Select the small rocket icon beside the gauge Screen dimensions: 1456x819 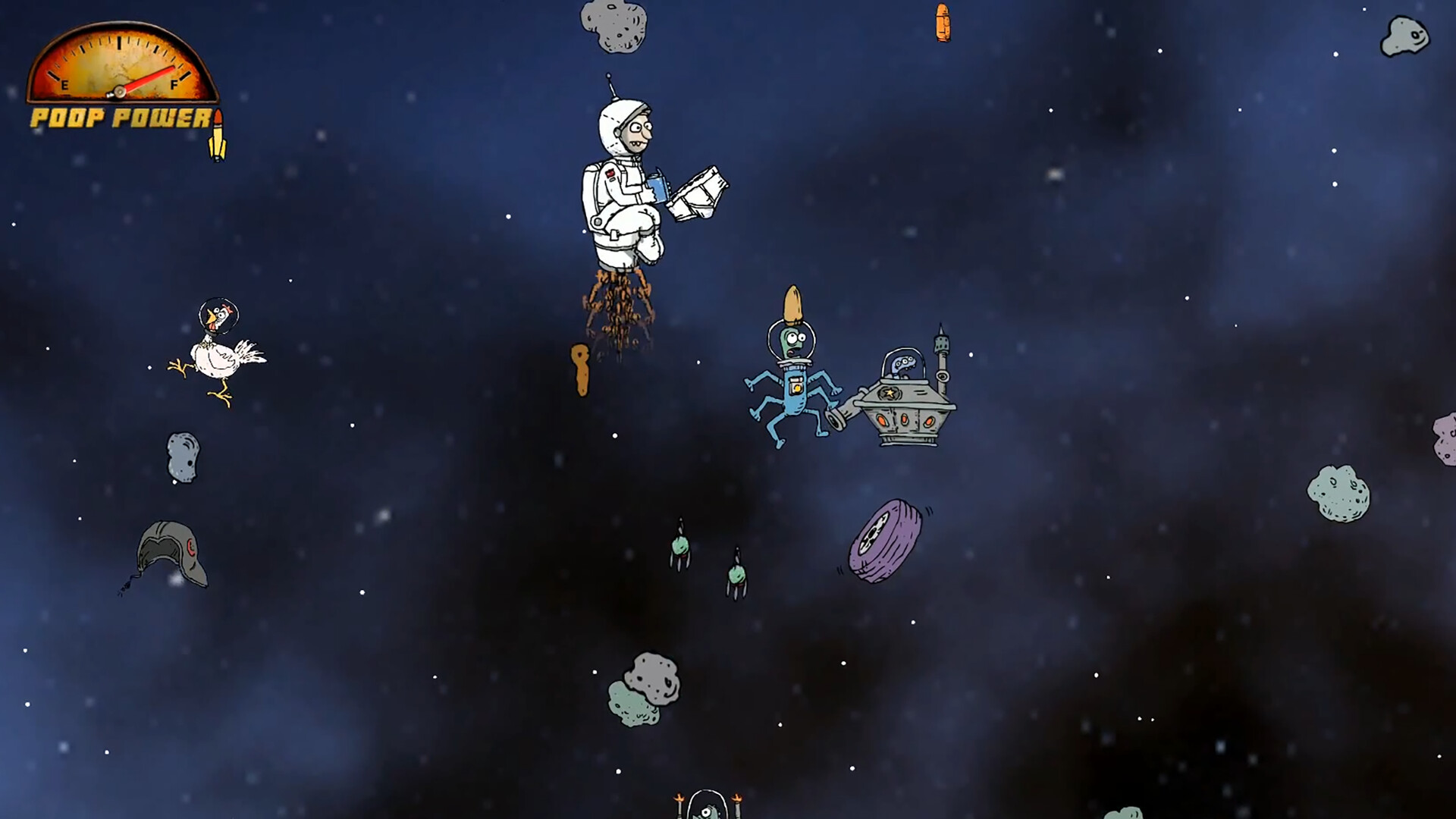218,133
